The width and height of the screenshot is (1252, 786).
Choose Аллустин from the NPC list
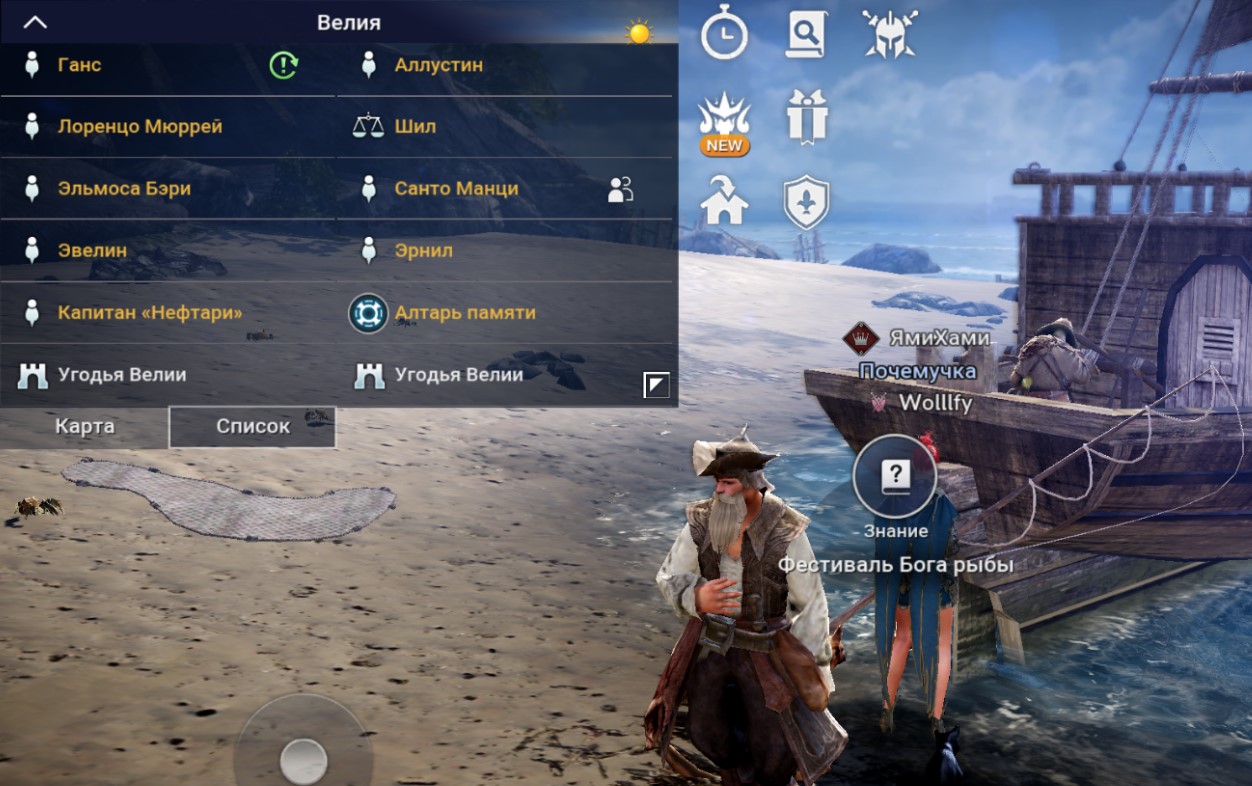click(438, 65)
